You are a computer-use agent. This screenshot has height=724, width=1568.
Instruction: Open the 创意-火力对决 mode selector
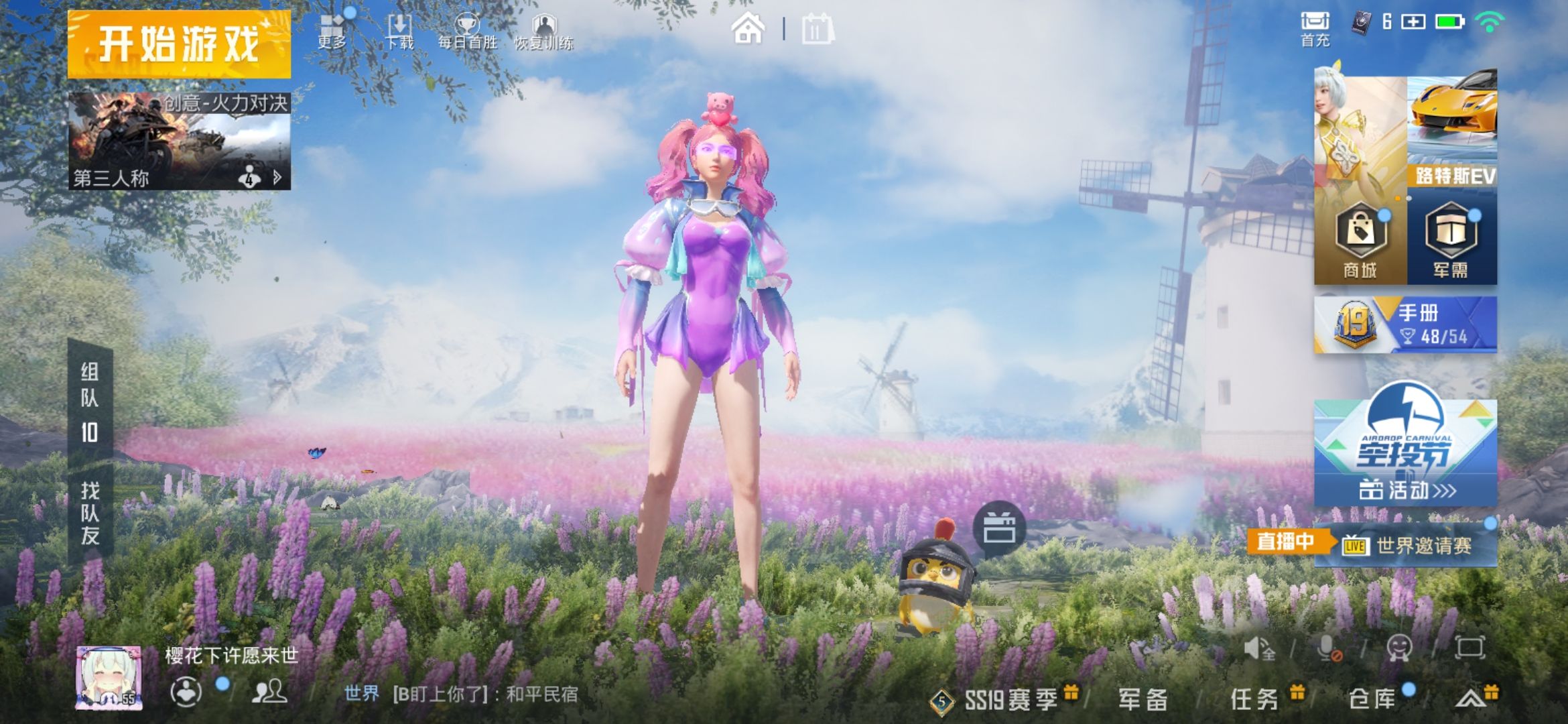(x=179, y=141)
